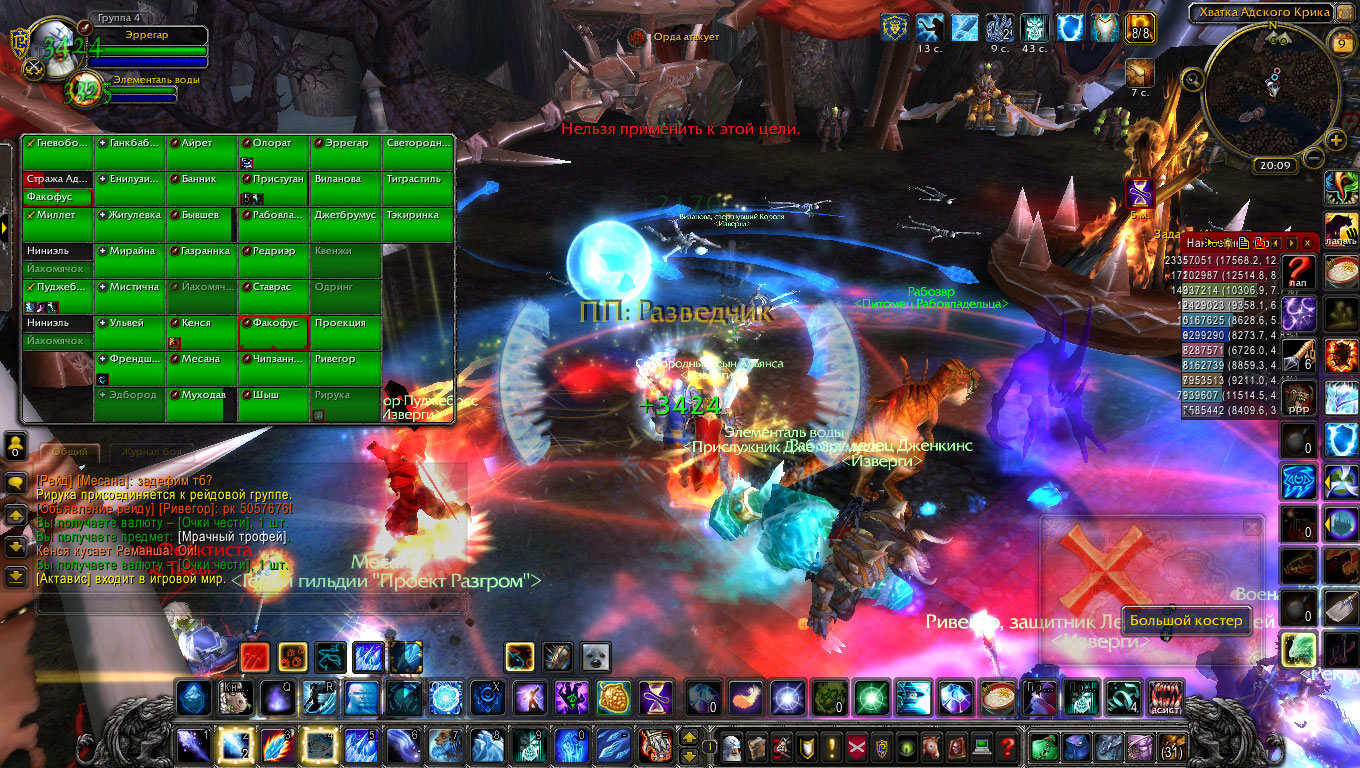This screenshot has width=1360, height=768.
Task: Select the pet's seal-face stance button
Action: coord(595,656)
